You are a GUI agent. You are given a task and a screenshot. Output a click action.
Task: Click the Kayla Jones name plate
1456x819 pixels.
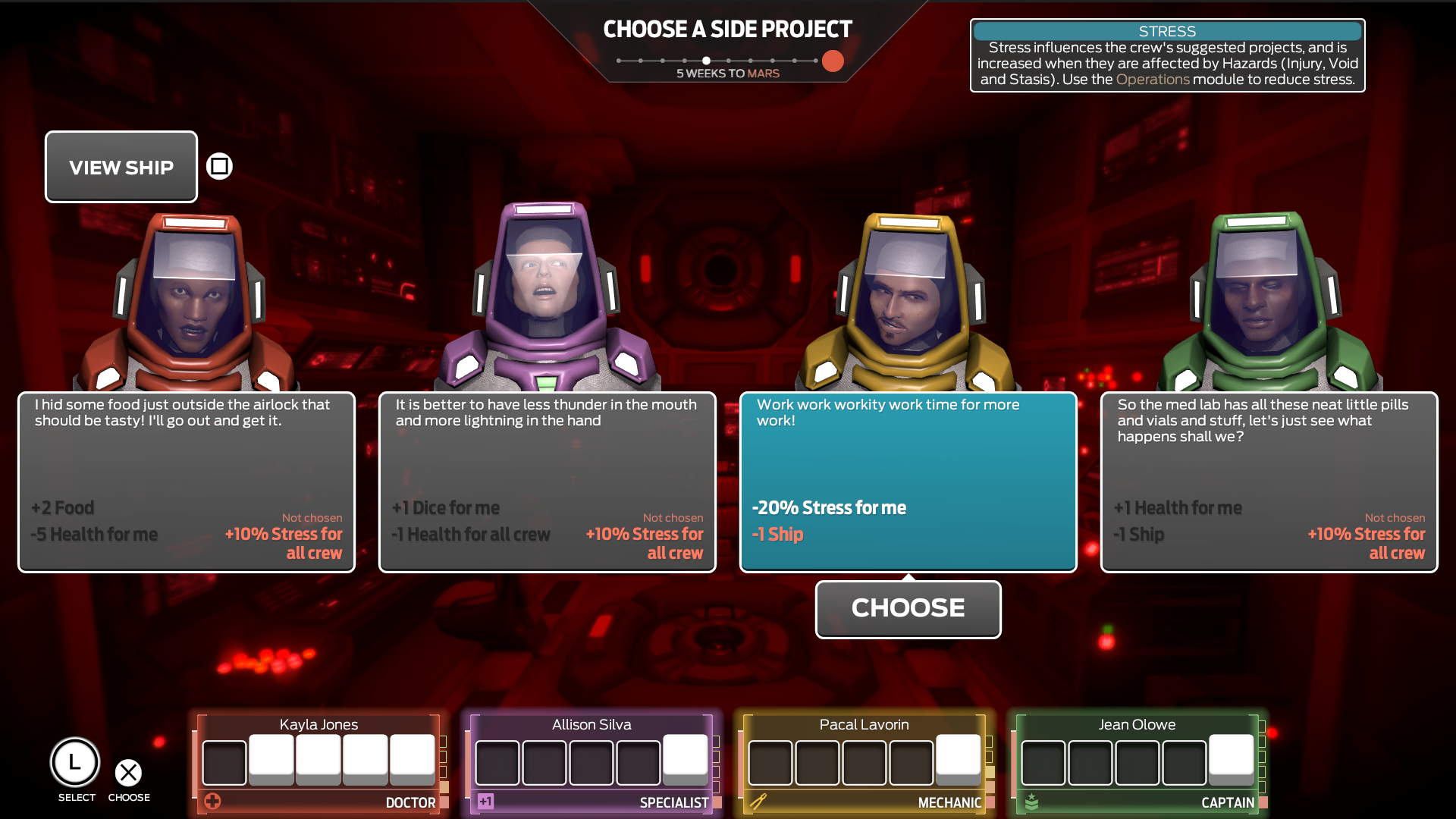(x=318, y=724)
